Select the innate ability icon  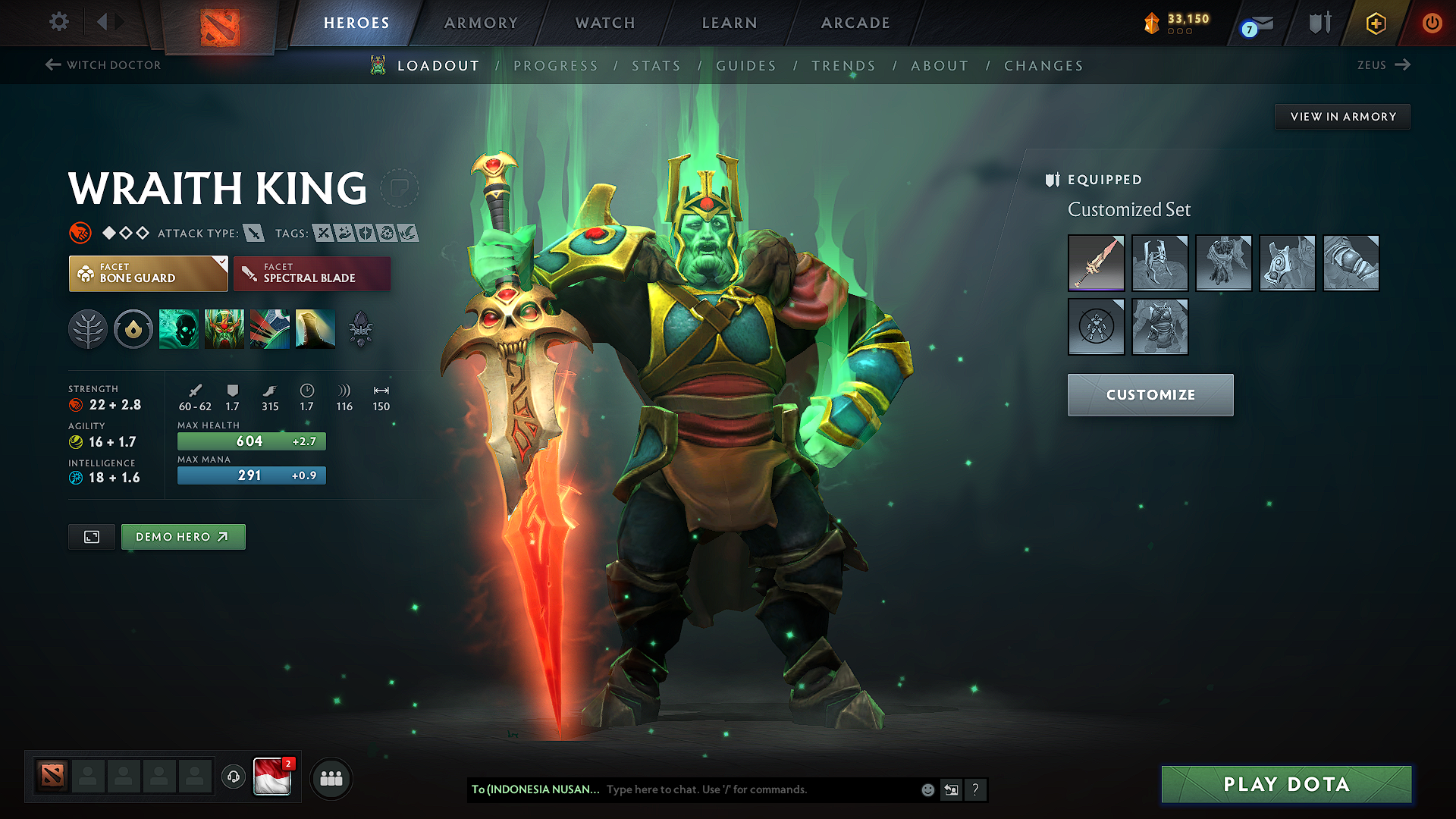coord(133,328)
